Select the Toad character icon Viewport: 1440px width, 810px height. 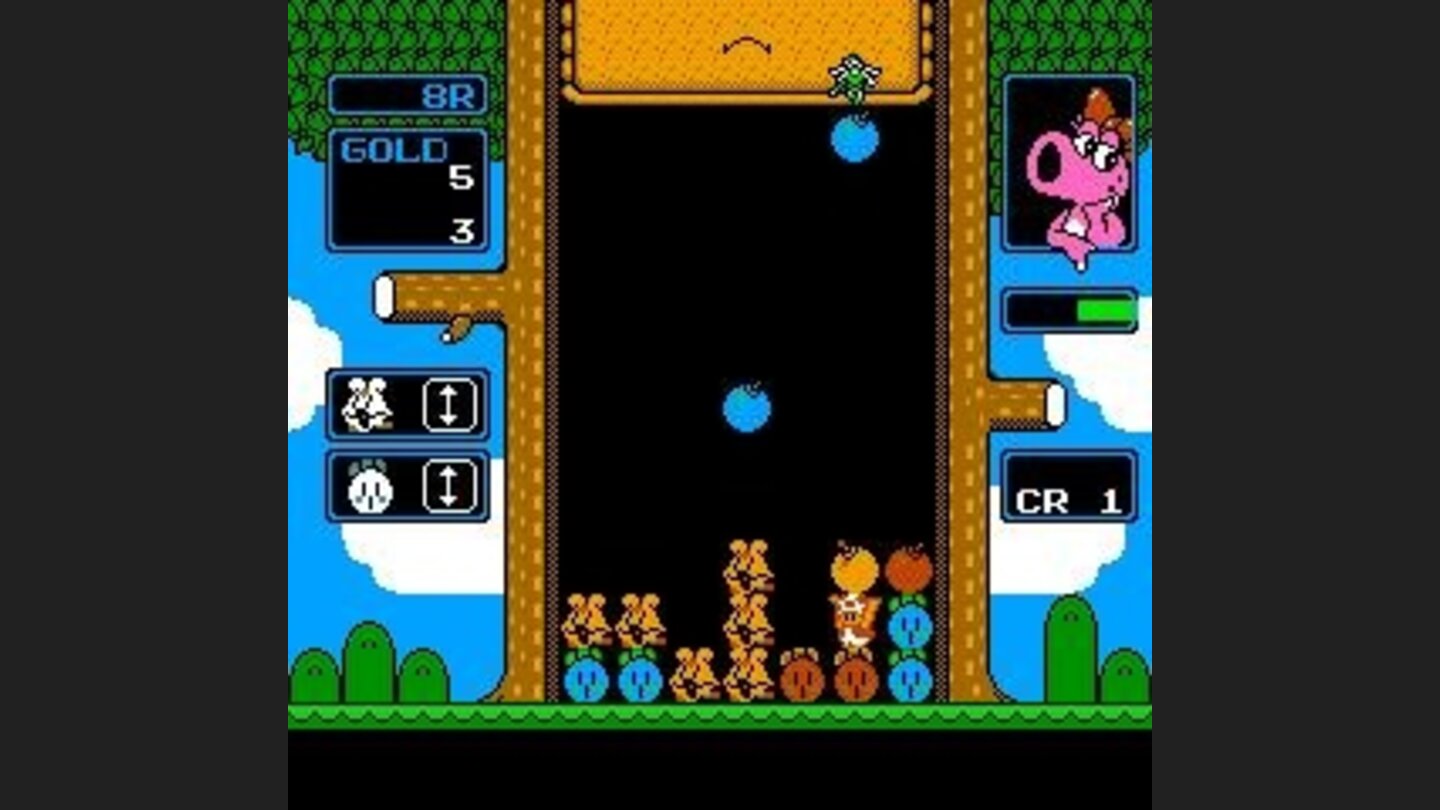366,406
